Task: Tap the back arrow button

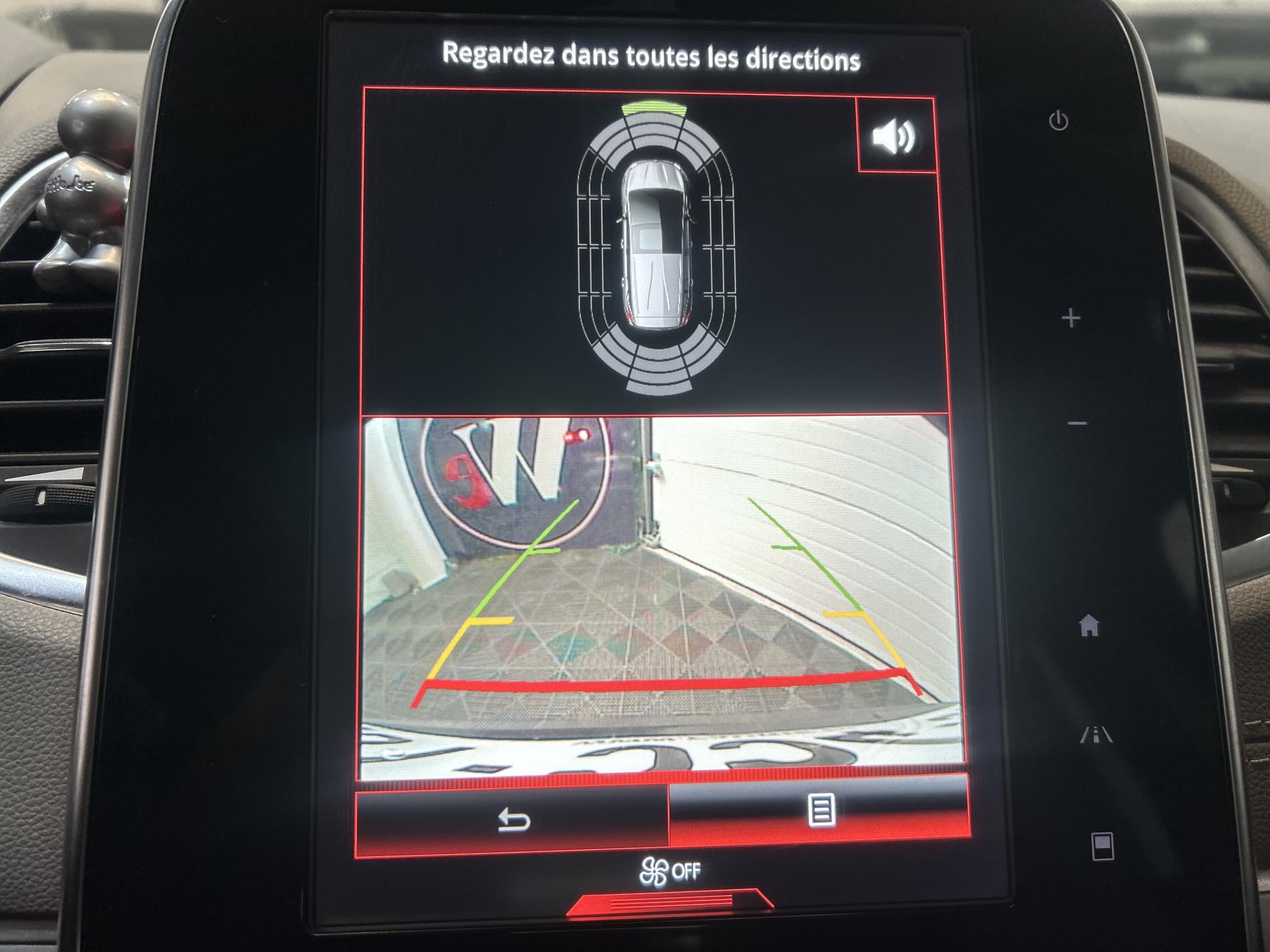Action: click(x=513, y=821)
